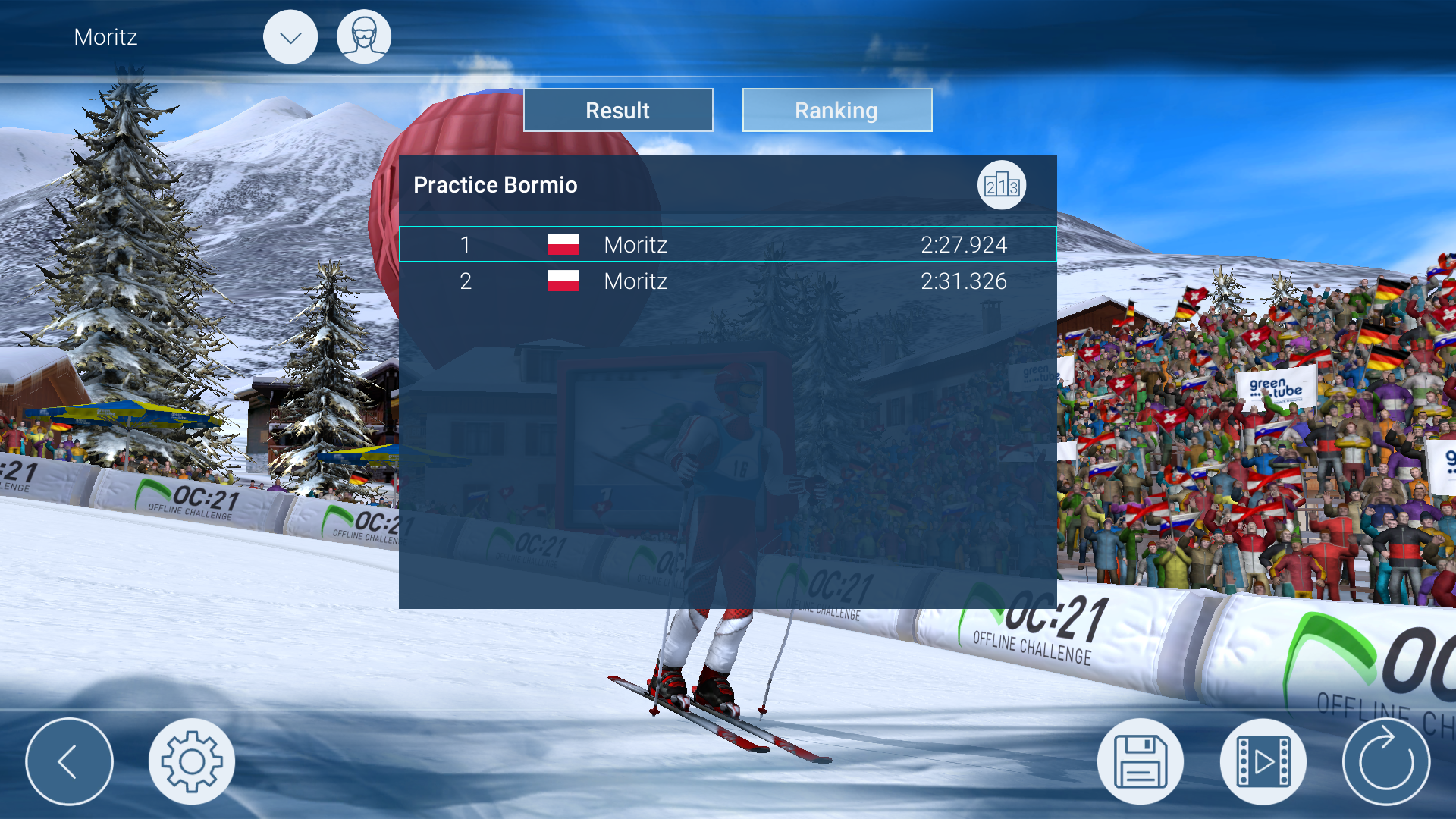
Task: Go back with the left arrow button
Action: point(69,761)
